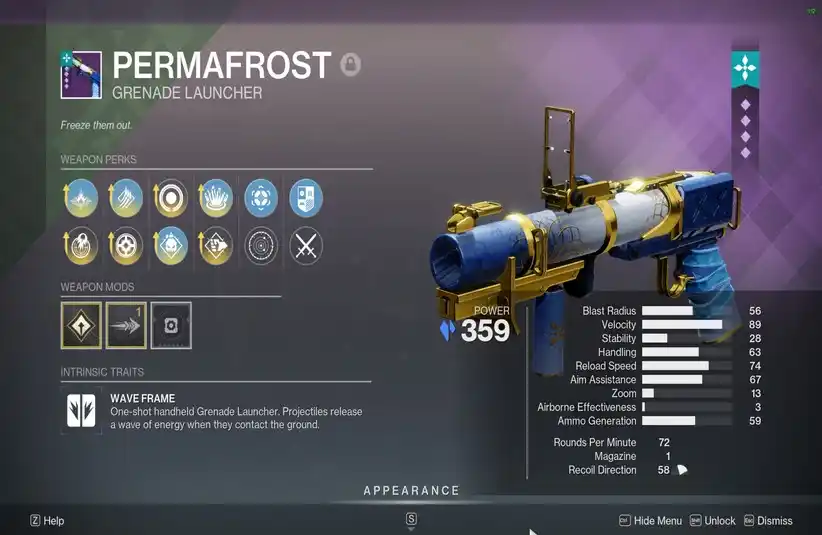The image size is (822, 535).
Task: Select the skull diamond weapon perk
Action: click(x=170, y=246)
